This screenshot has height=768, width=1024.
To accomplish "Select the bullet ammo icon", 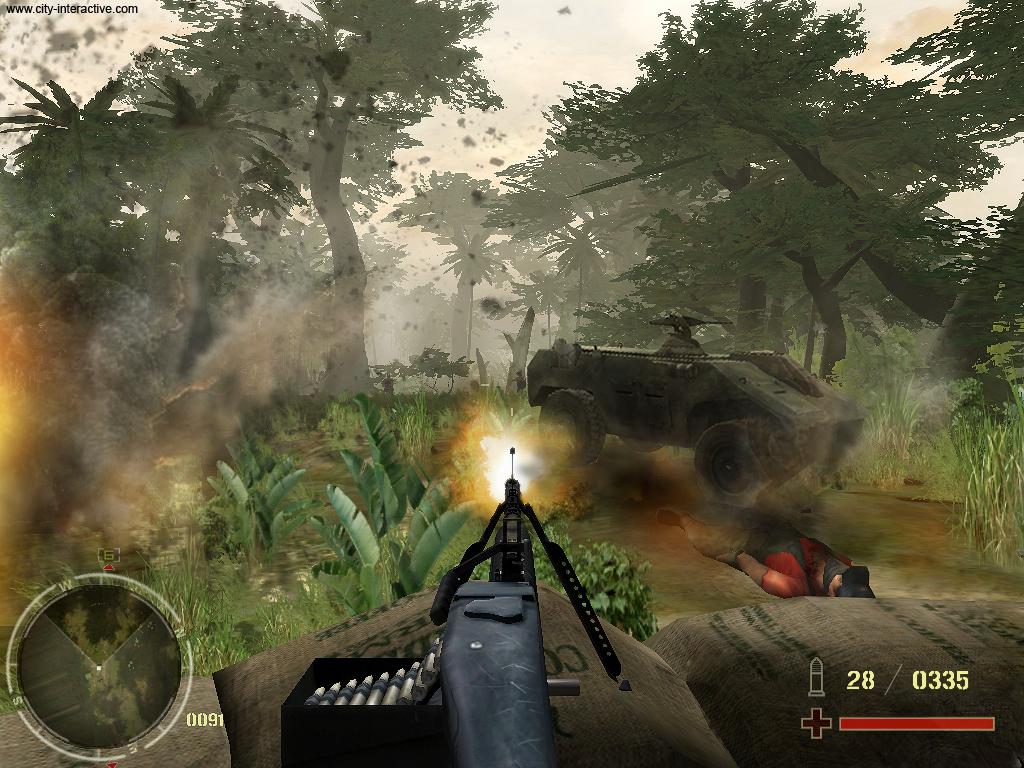I will tap(815, 679).
